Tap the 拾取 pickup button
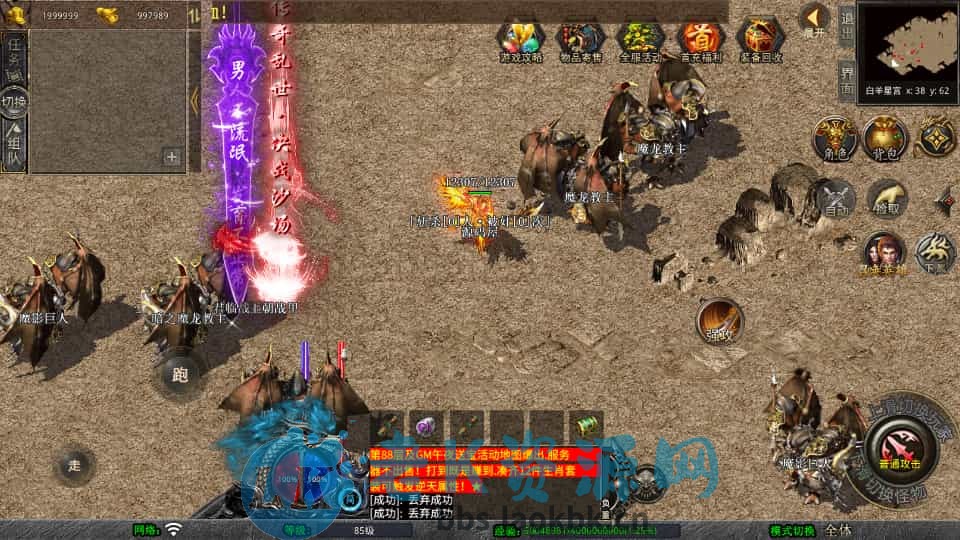The width and height of the screenshot is (960, 540). point(886,198)
